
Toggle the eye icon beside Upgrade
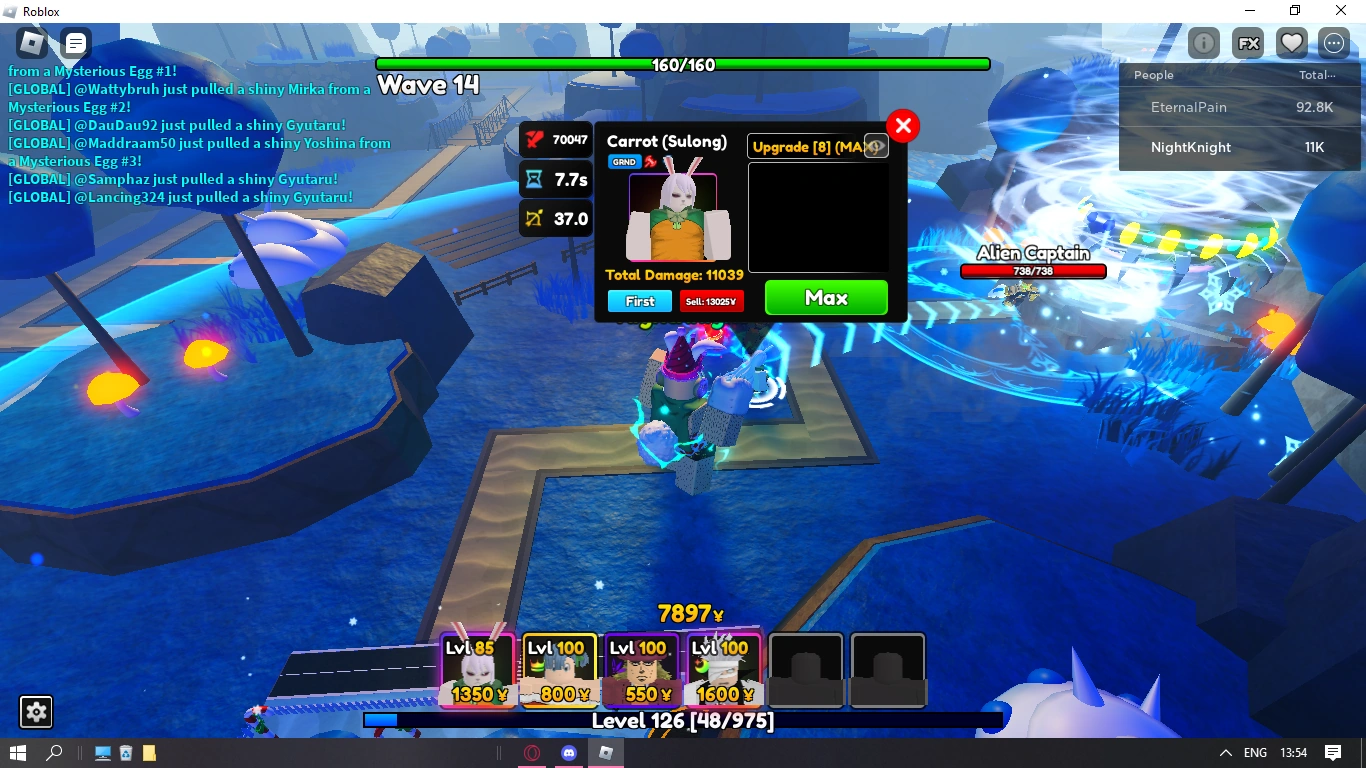click(x=875, y=145)
